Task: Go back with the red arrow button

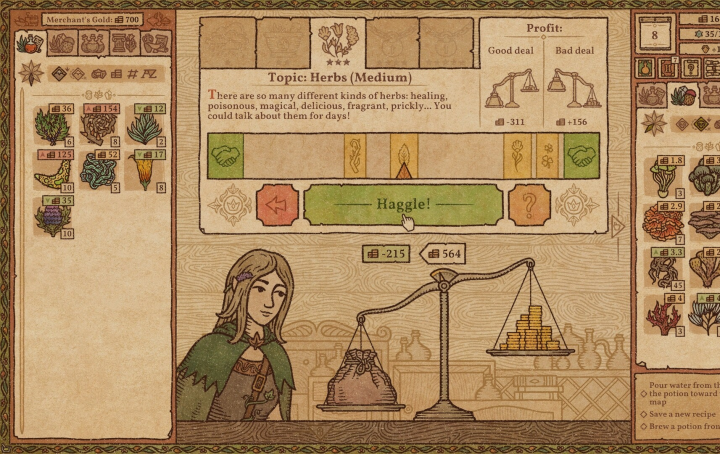Action: [278, 204]
